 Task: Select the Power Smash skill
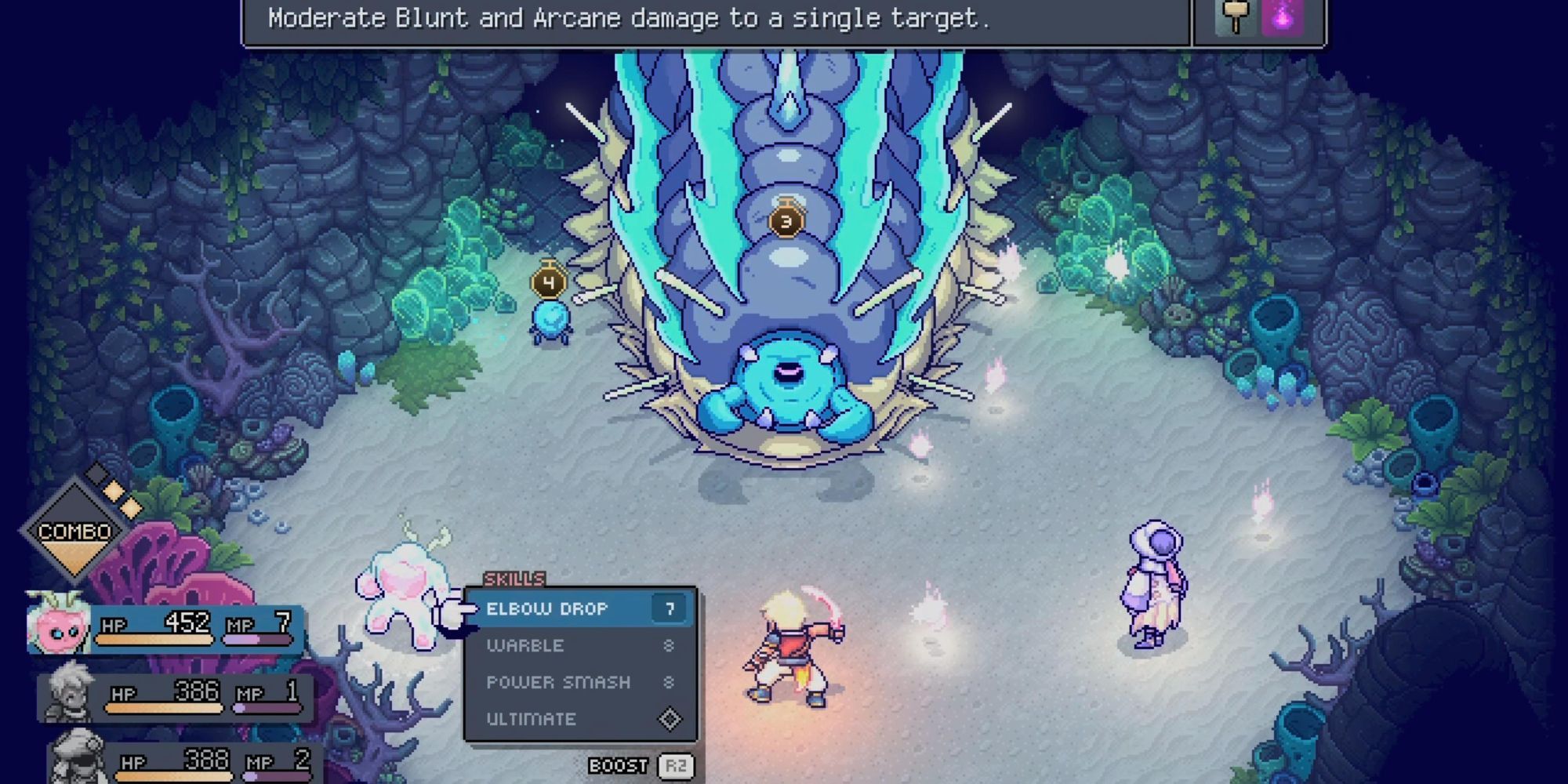557,682
